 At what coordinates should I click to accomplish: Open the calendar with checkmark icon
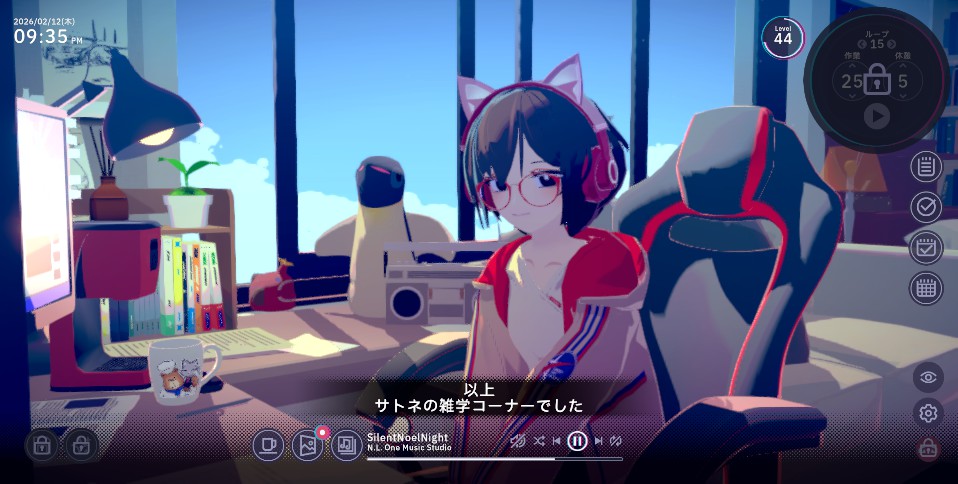[x=926, y=247]
